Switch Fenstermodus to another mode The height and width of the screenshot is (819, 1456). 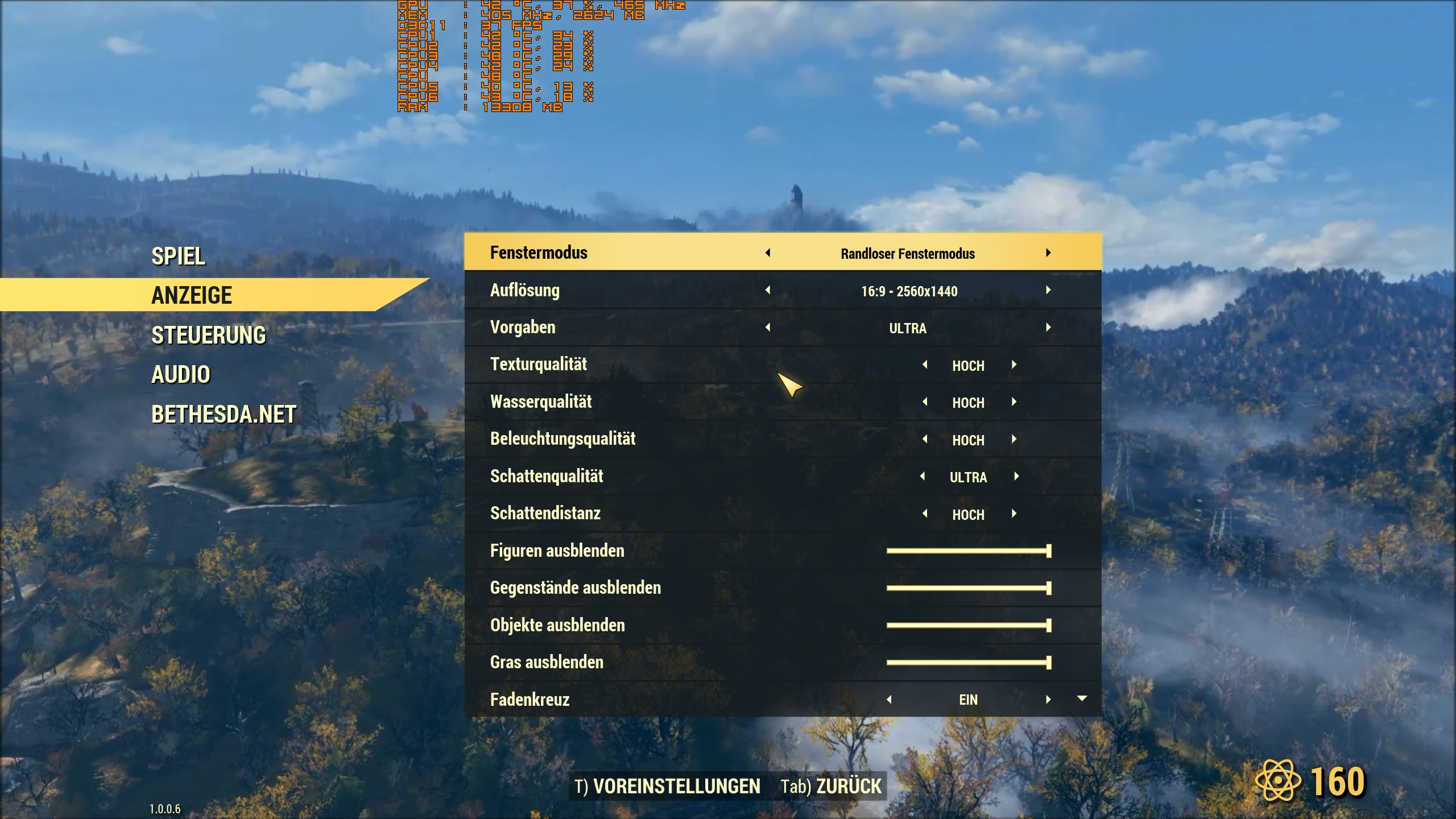(1049, 253)
